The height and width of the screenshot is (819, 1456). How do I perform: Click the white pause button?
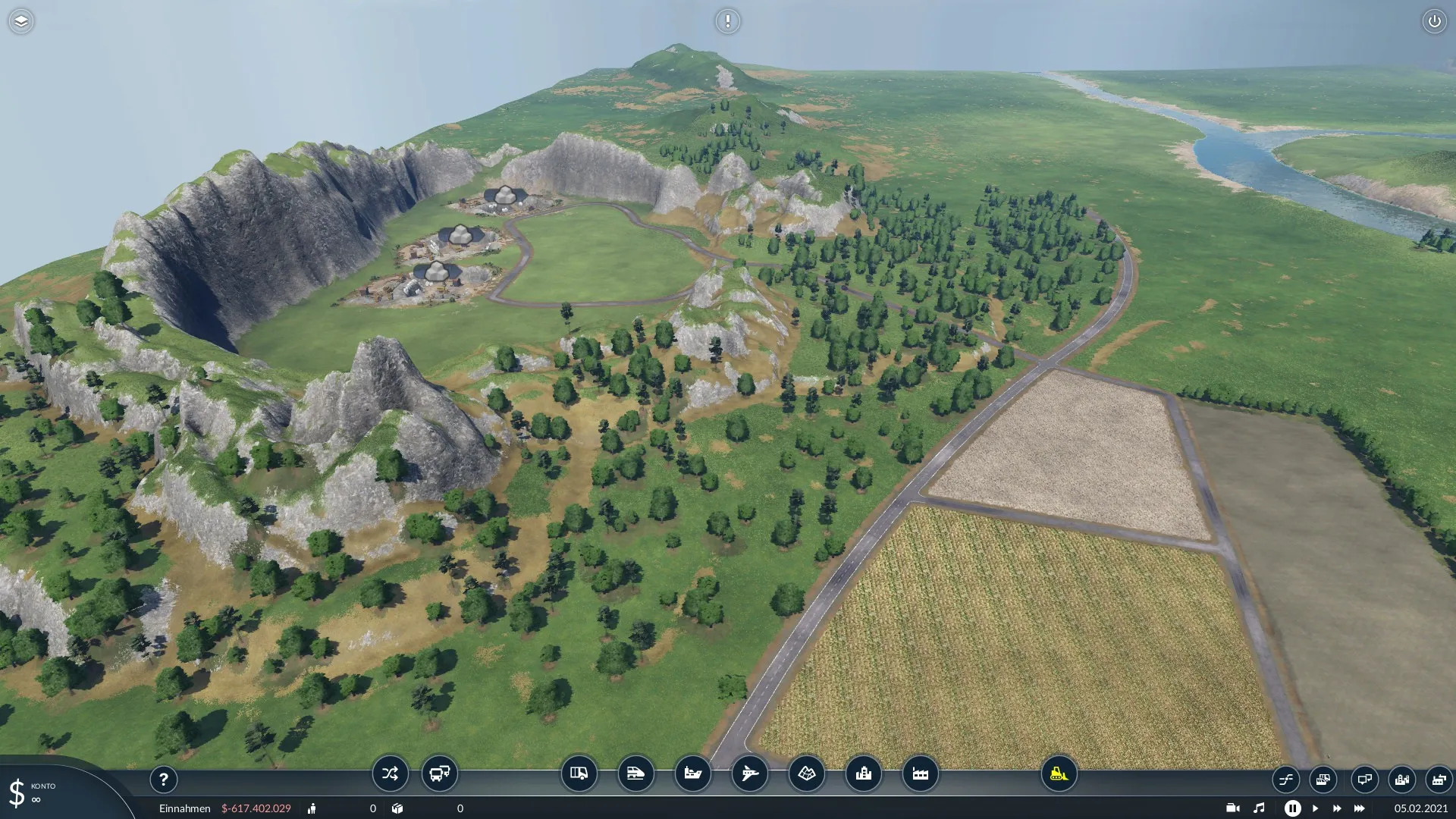tap(1292, 808)
